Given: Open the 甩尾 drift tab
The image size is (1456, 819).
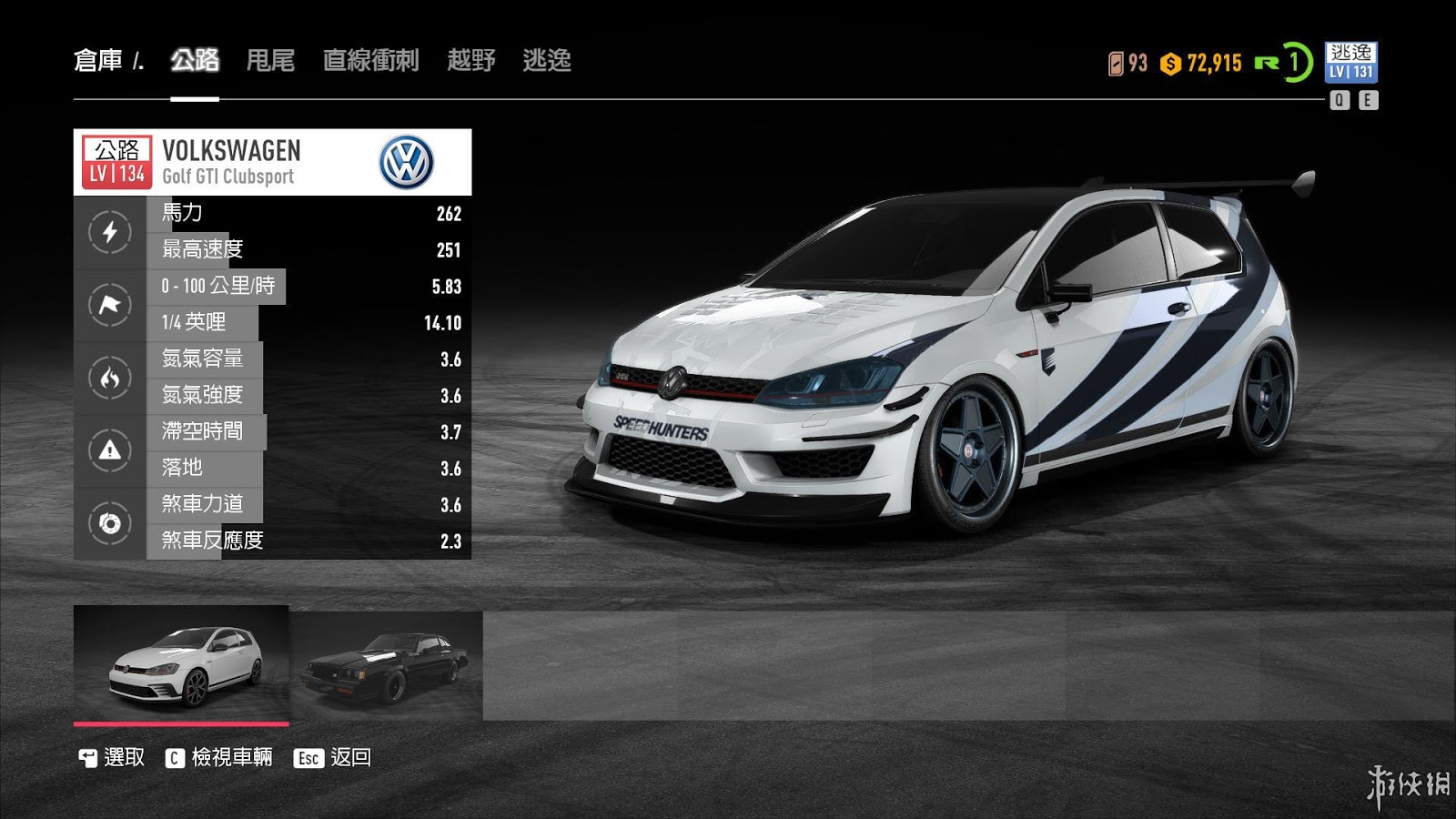Looking at the screenshot, I should tap(270, 60).
